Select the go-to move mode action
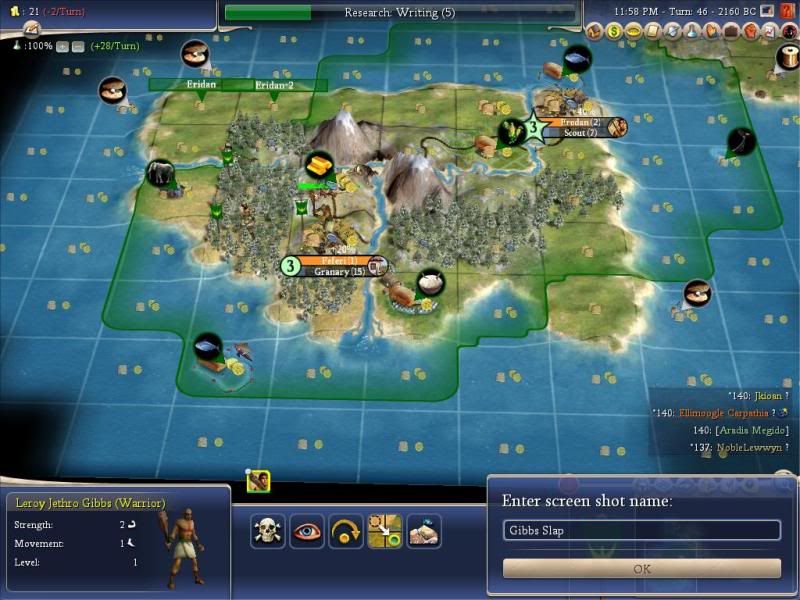 click(x=385, y=531)
